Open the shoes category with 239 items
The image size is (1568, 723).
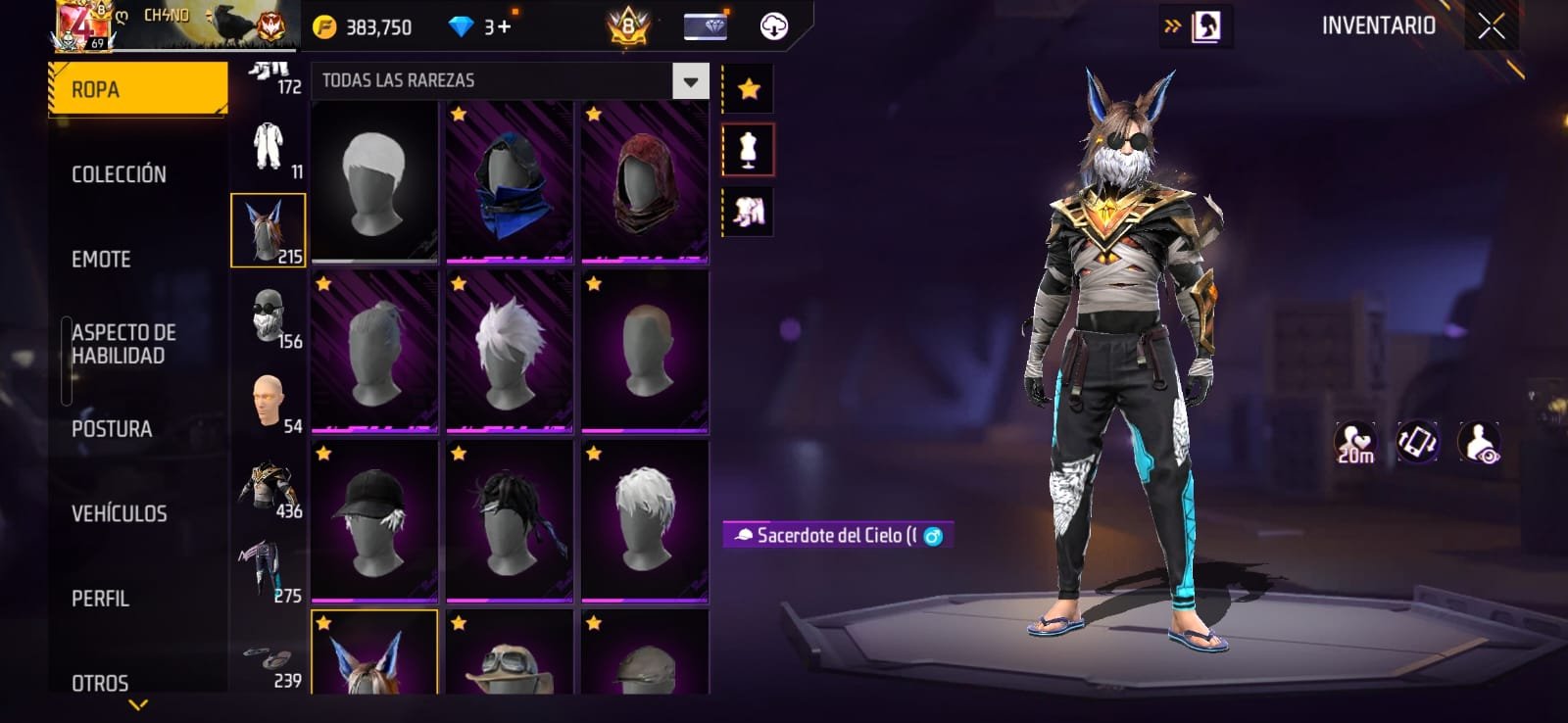[269, 662]
